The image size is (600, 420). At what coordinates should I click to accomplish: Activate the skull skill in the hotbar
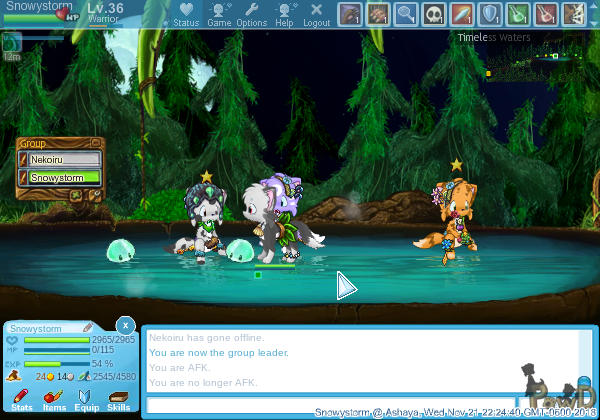[434, 14]
